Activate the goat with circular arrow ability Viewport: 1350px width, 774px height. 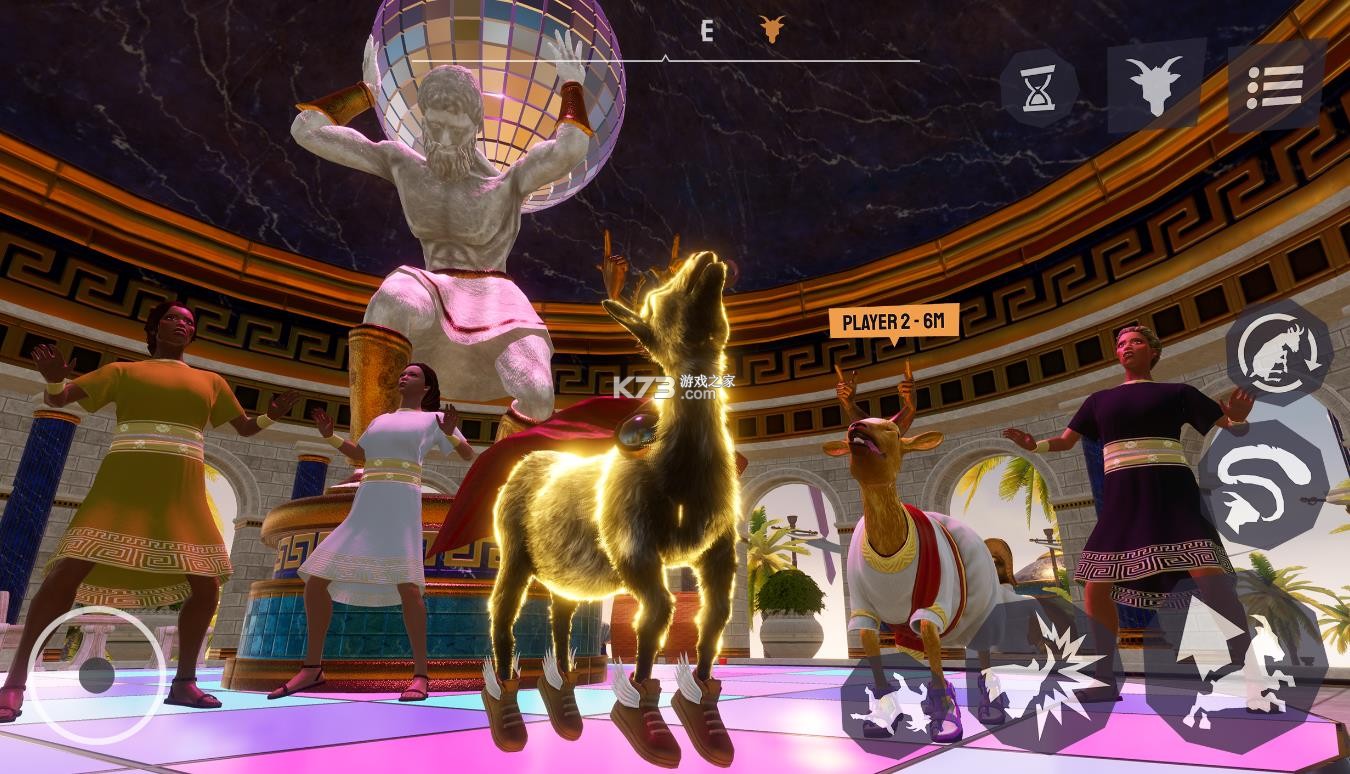tap(1279, 354)
